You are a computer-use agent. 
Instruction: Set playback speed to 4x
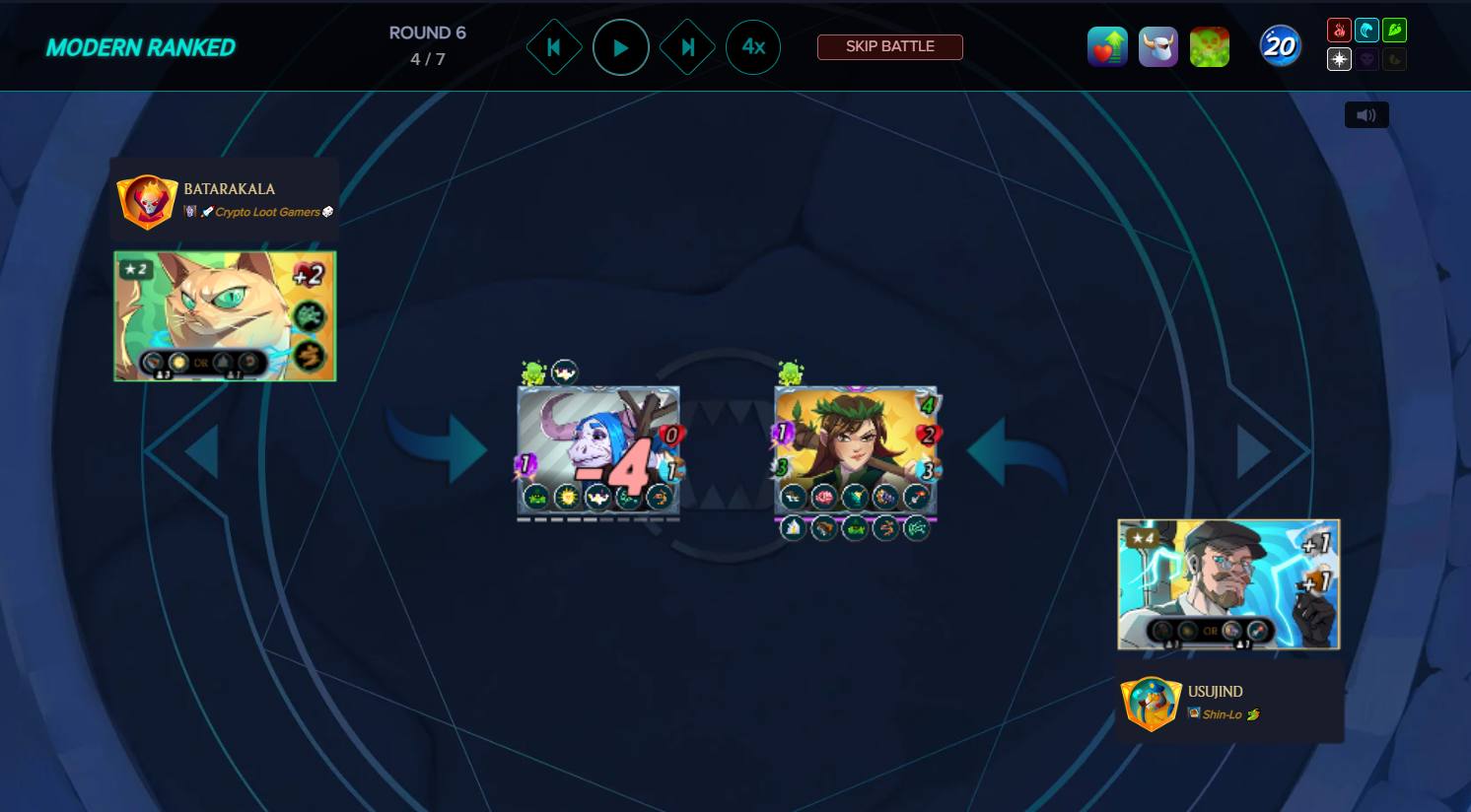pyautogui.click(x=753, y=47)
